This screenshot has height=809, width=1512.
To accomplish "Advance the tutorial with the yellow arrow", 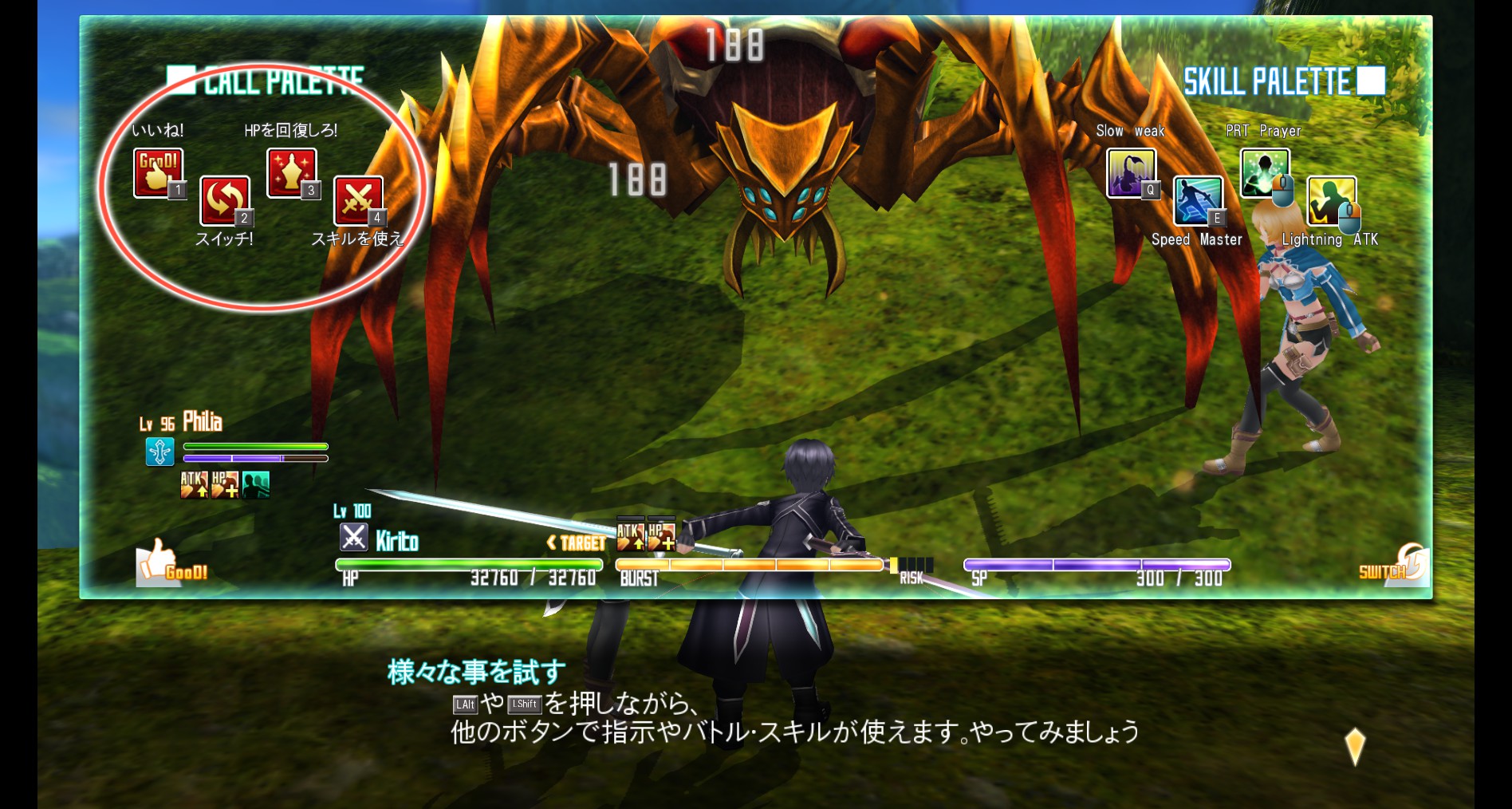I will (1355, 746).
